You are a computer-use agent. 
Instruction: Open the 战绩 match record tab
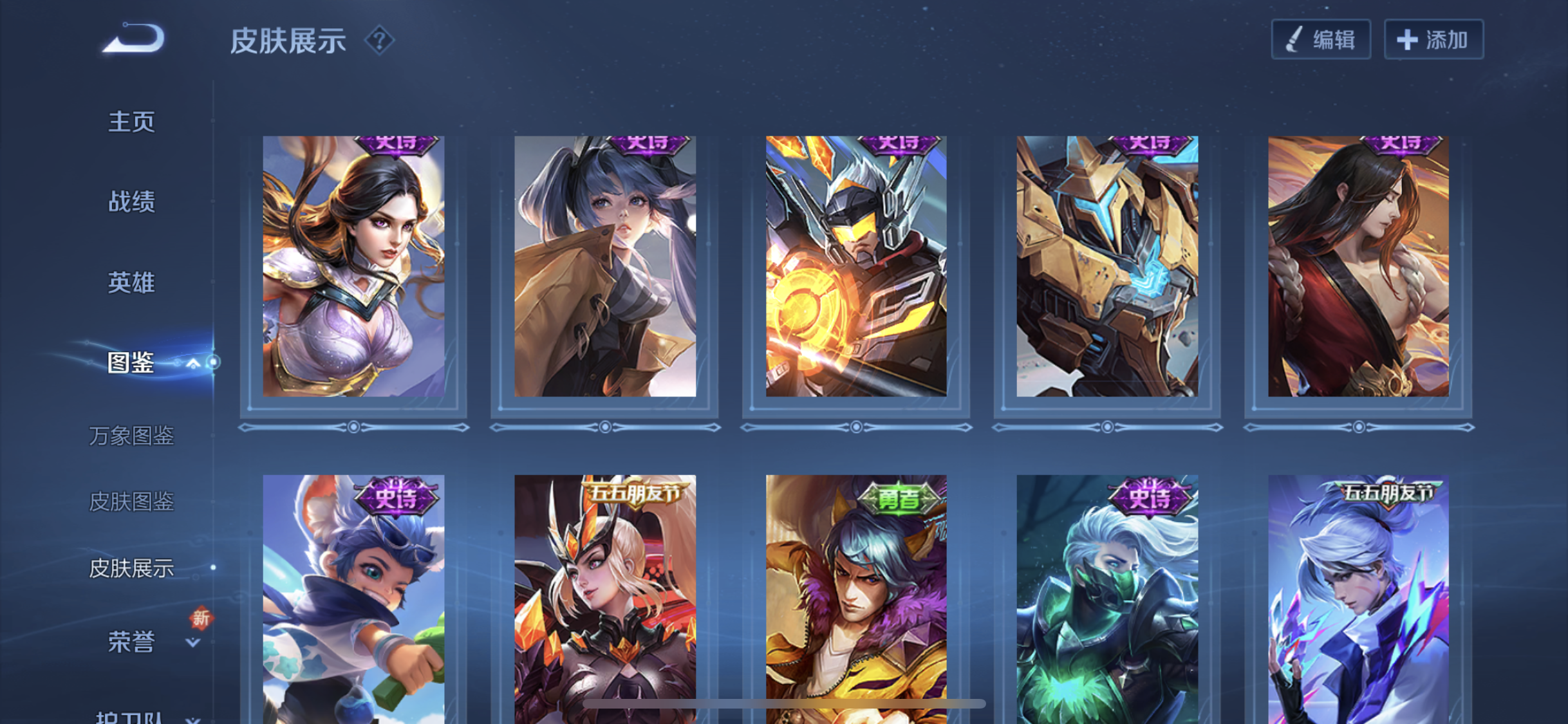coord(131,201)
